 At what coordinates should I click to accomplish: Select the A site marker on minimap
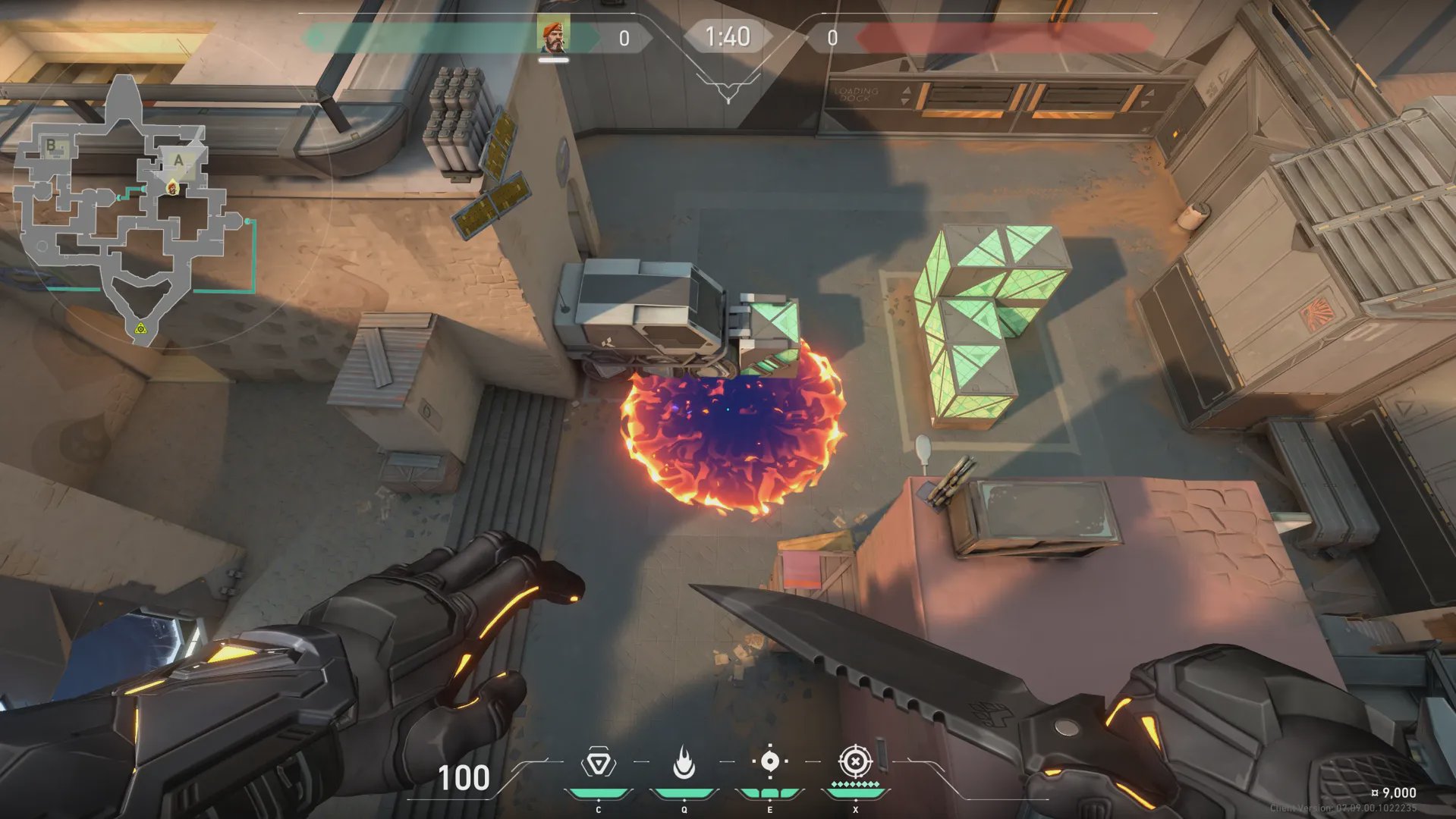(x=178, y=160)
